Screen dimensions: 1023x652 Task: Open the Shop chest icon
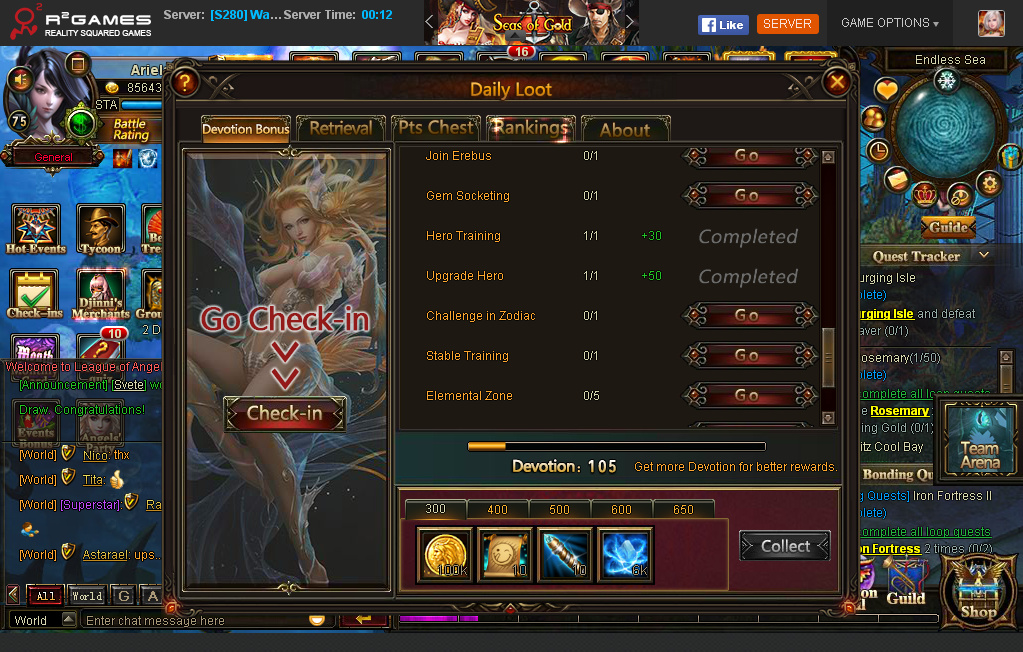978,590
